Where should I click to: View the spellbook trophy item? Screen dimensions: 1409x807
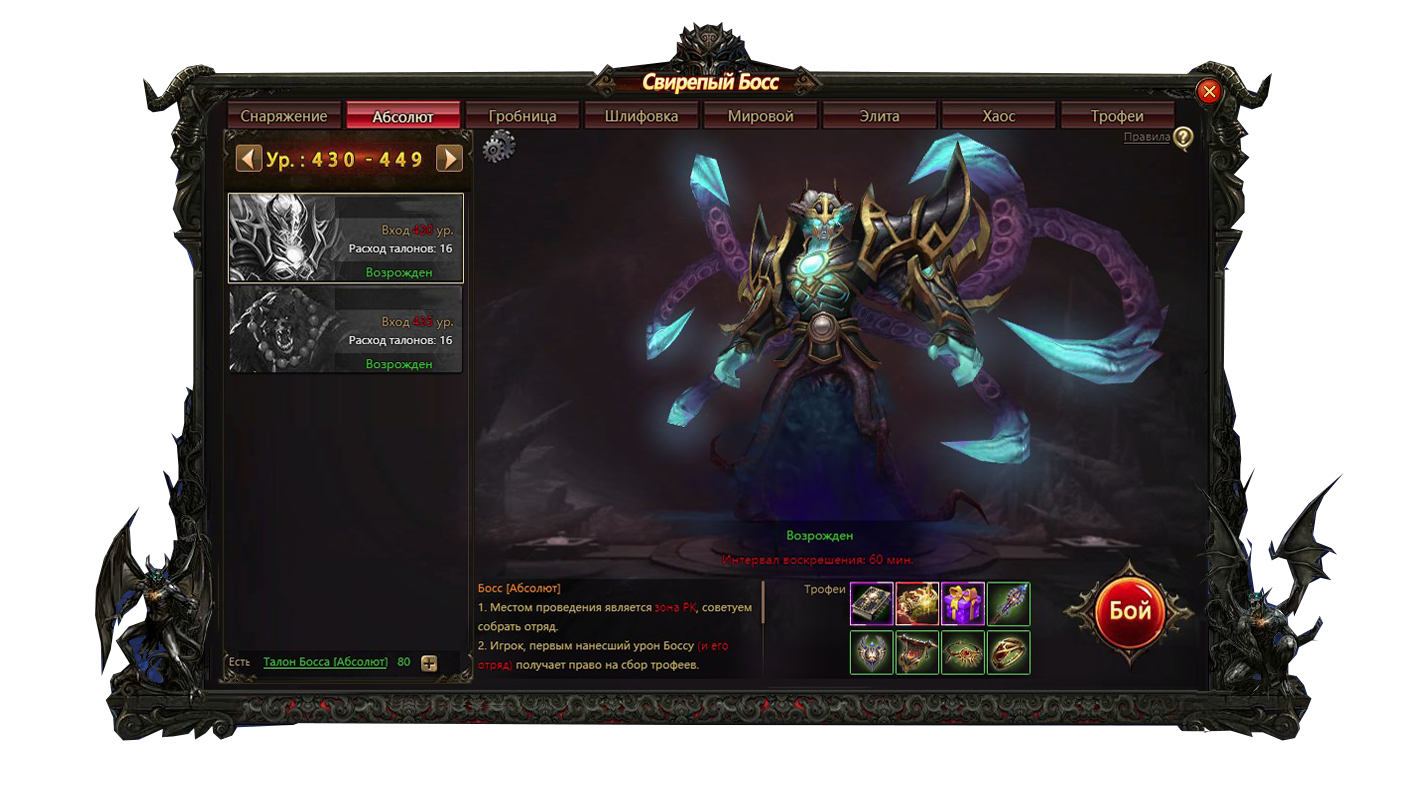(871, 603)
